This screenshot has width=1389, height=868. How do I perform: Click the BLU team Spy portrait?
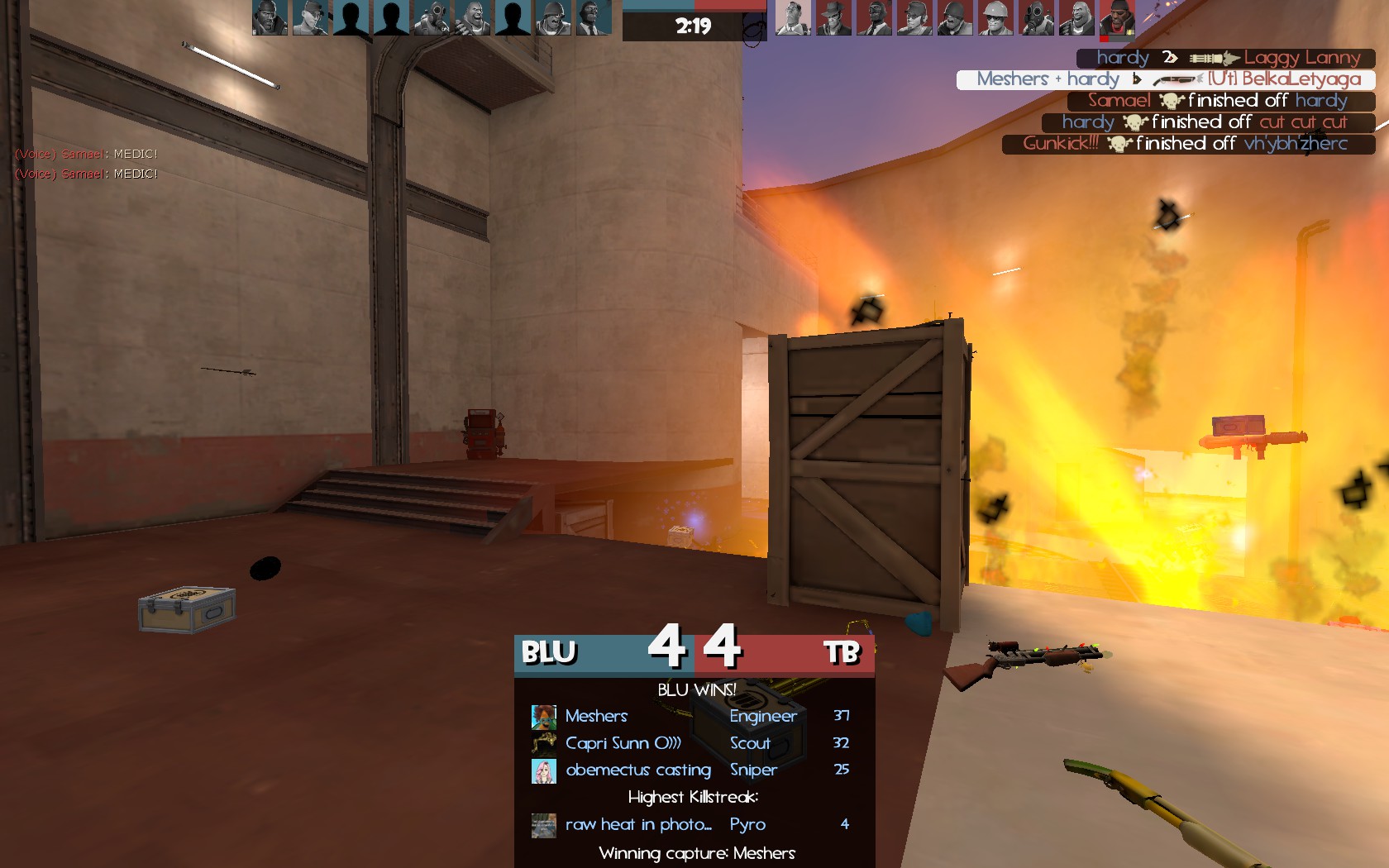pos(592,17)
